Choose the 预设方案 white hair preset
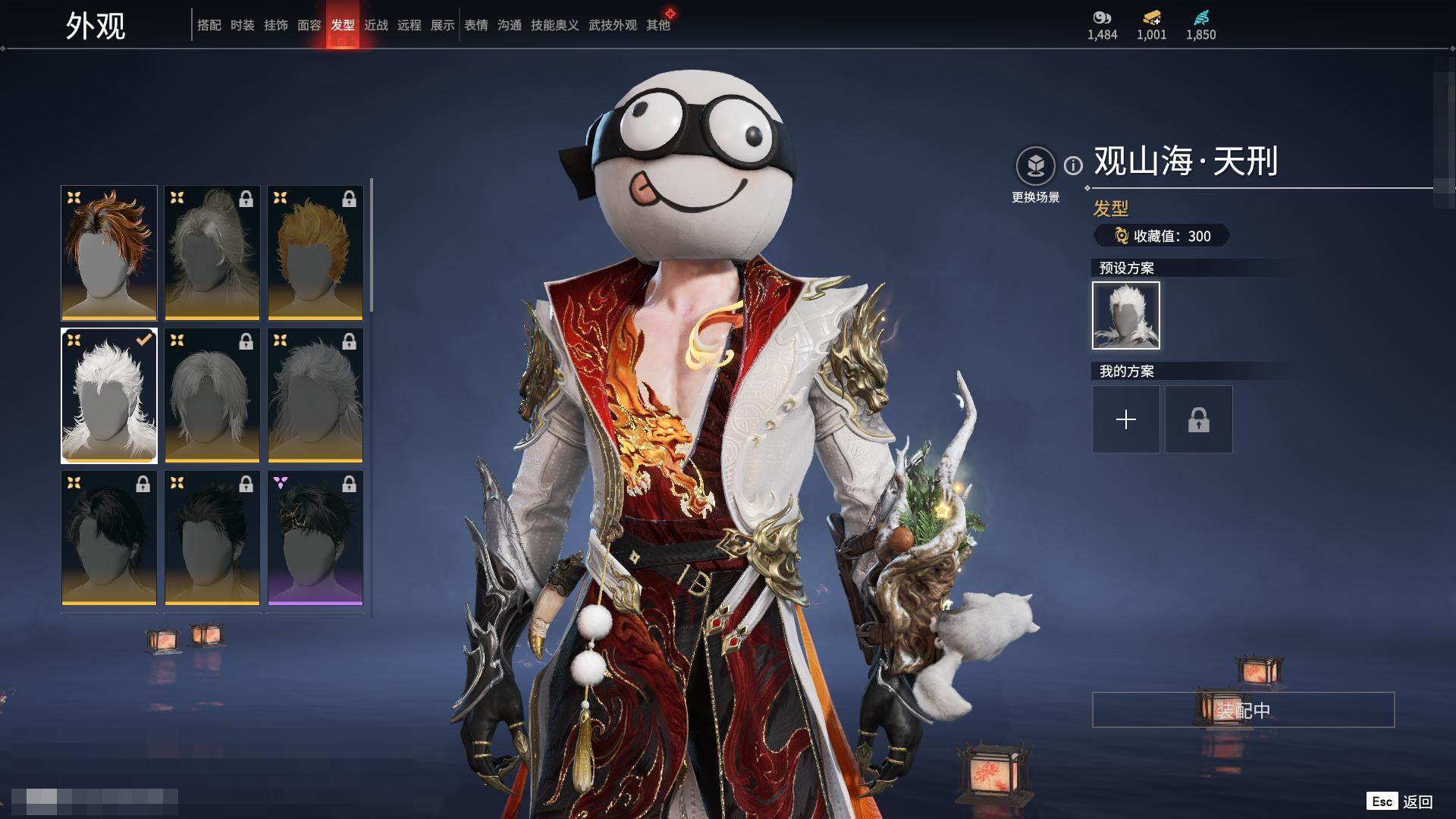The height and width of the screenshot is (819, 1456). (x=1125, y=315)
